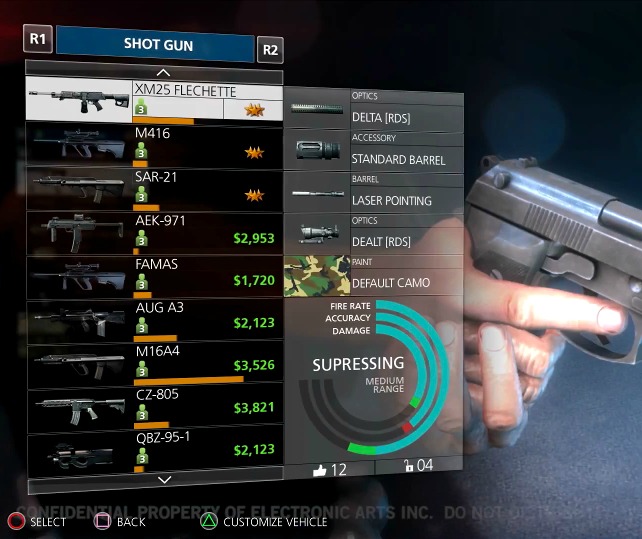Choose the M416 rifle
This screenshot has height=539, width=642.
[154, 144]
